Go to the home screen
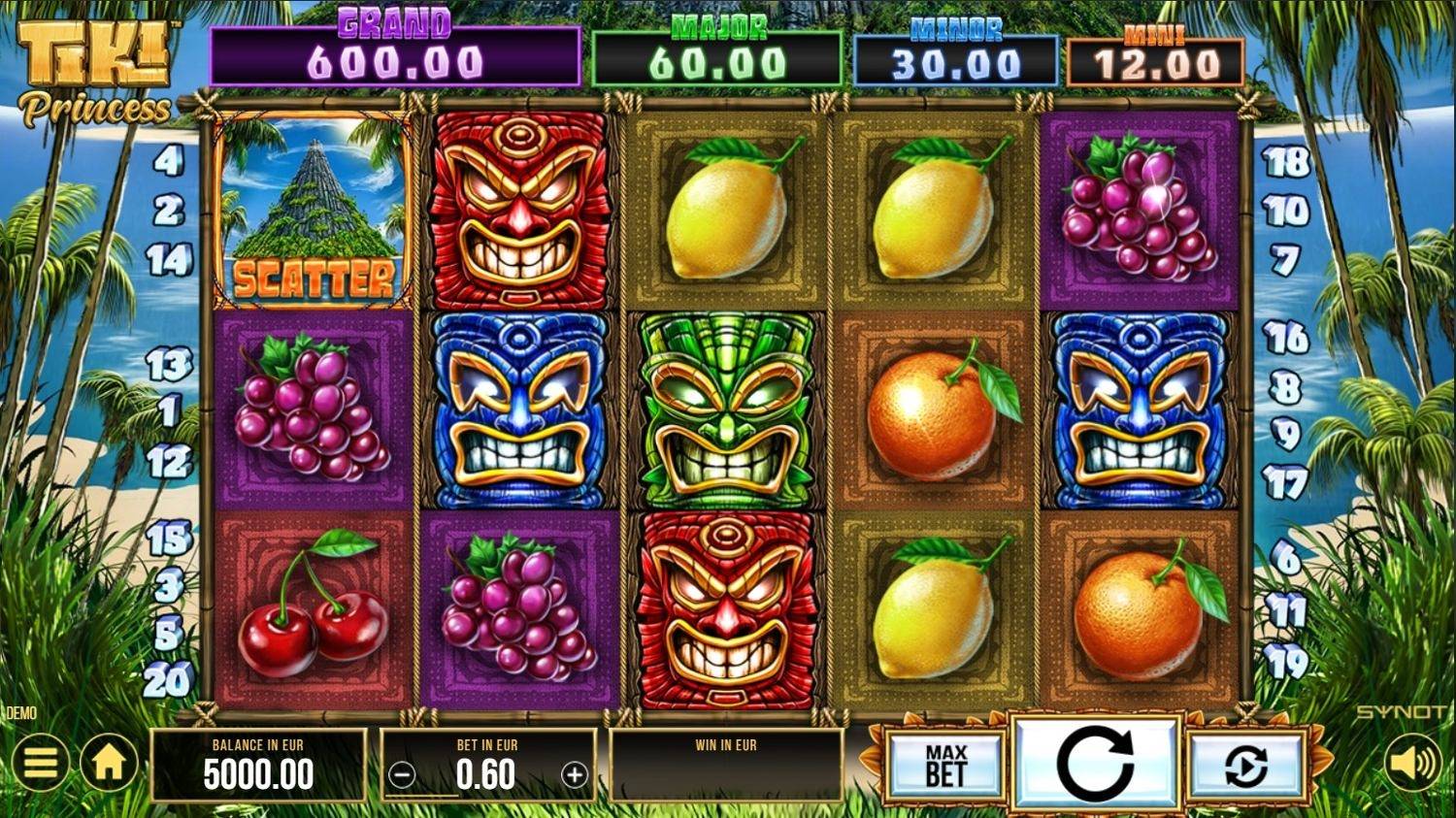This screenshot has width=1456, height=818. pyautogui.click(x=109, y=763)
